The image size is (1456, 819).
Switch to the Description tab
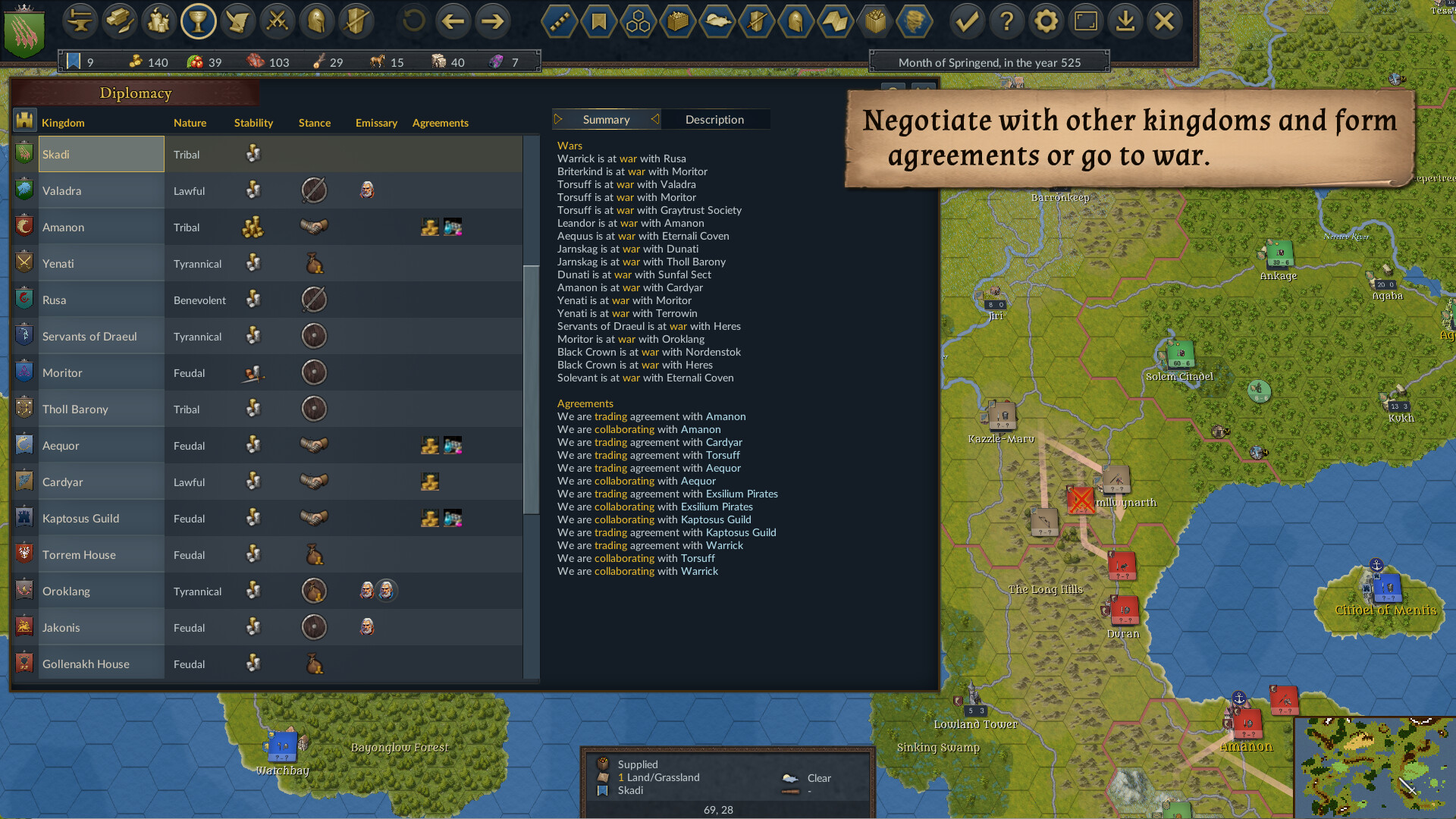714,119
